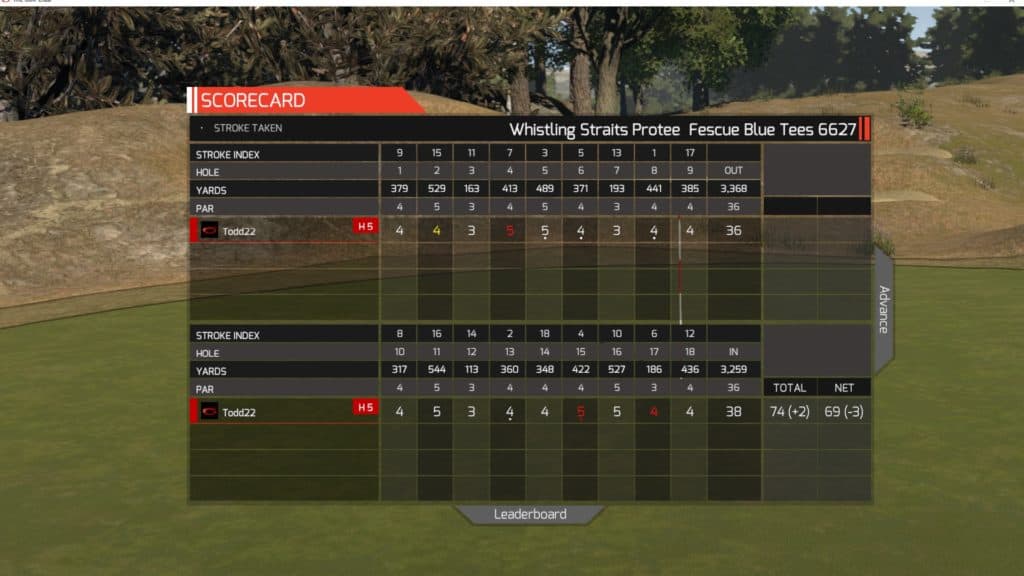Click the Advance side tab
Viewport: 1024px width, 576px height.
tap(884, 310)
